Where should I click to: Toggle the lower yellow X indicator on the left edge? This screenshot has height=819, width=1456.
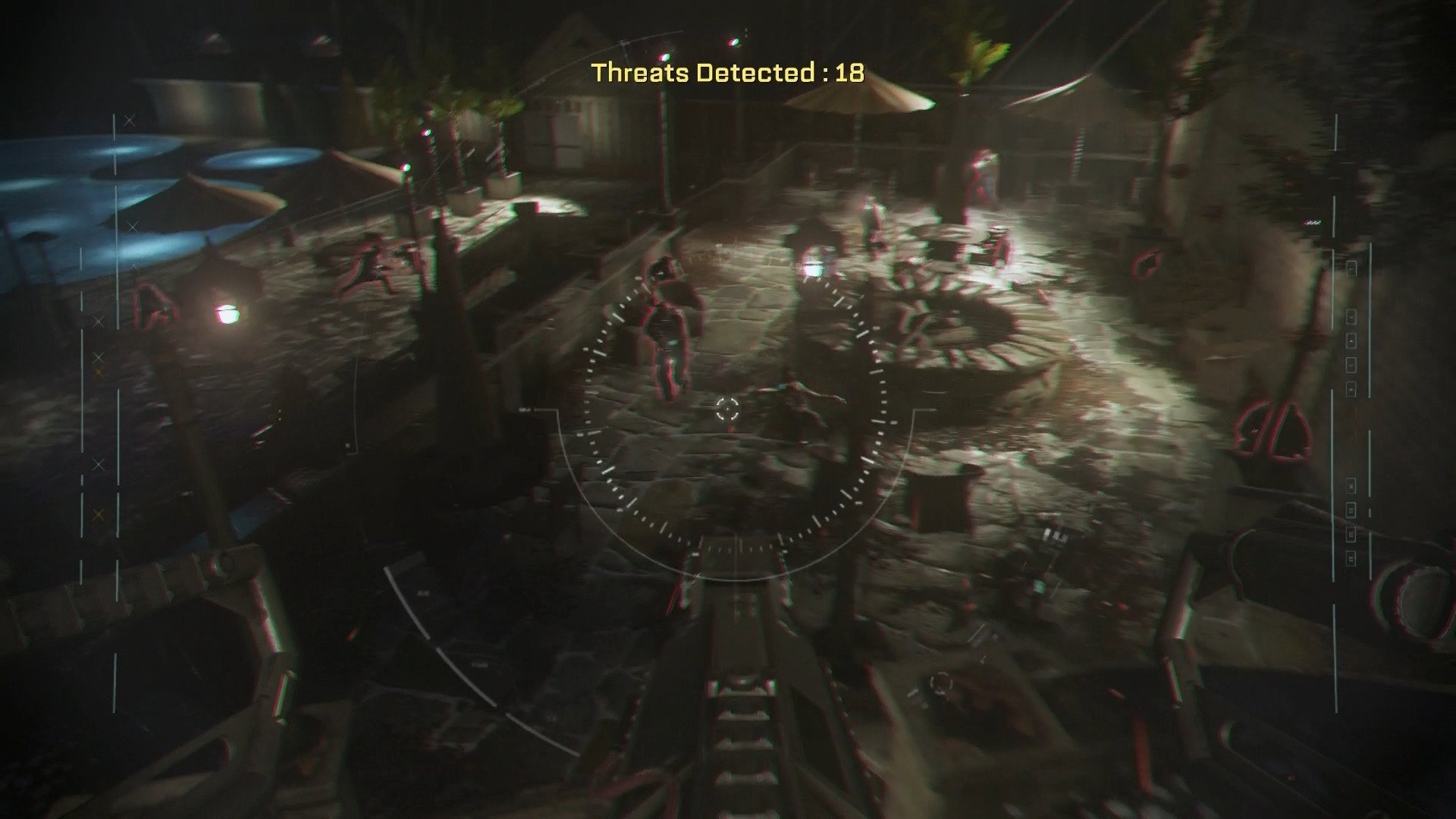[x=99, y=513]
